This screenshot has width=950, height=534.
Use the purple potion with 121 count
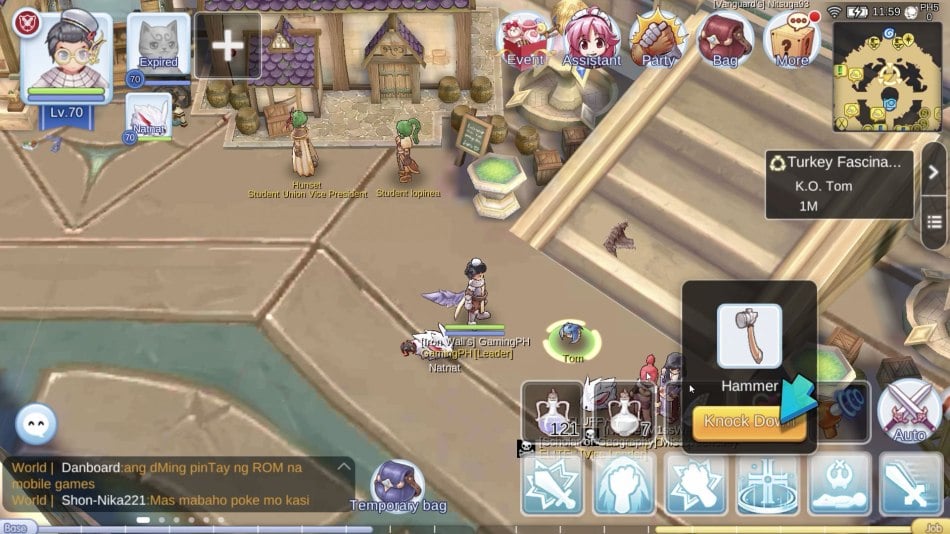[553, 412]
